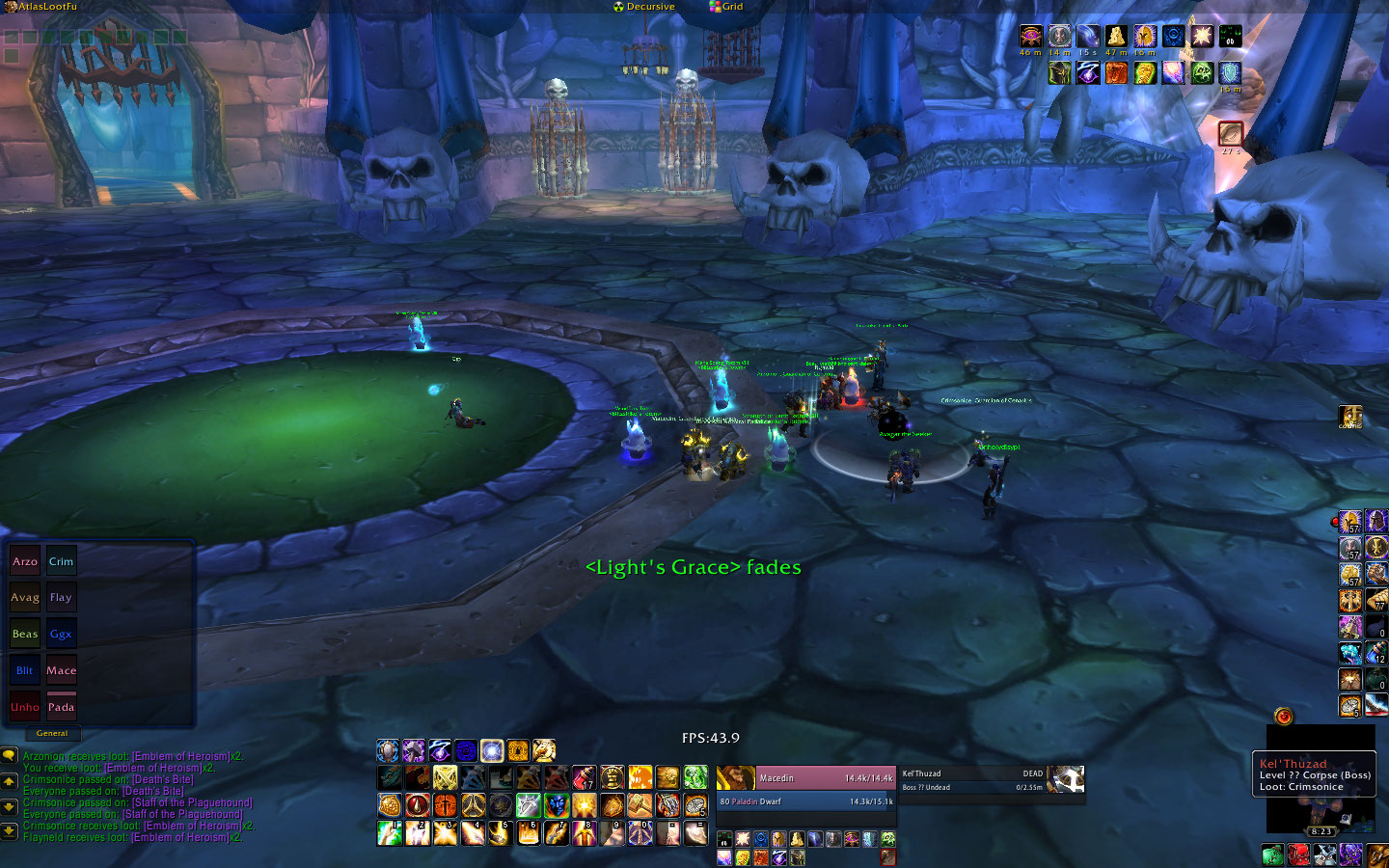Screen dimensions: 1389x868
Task: Select the Kel'Thuzad target frame
Action: [972, 779]
